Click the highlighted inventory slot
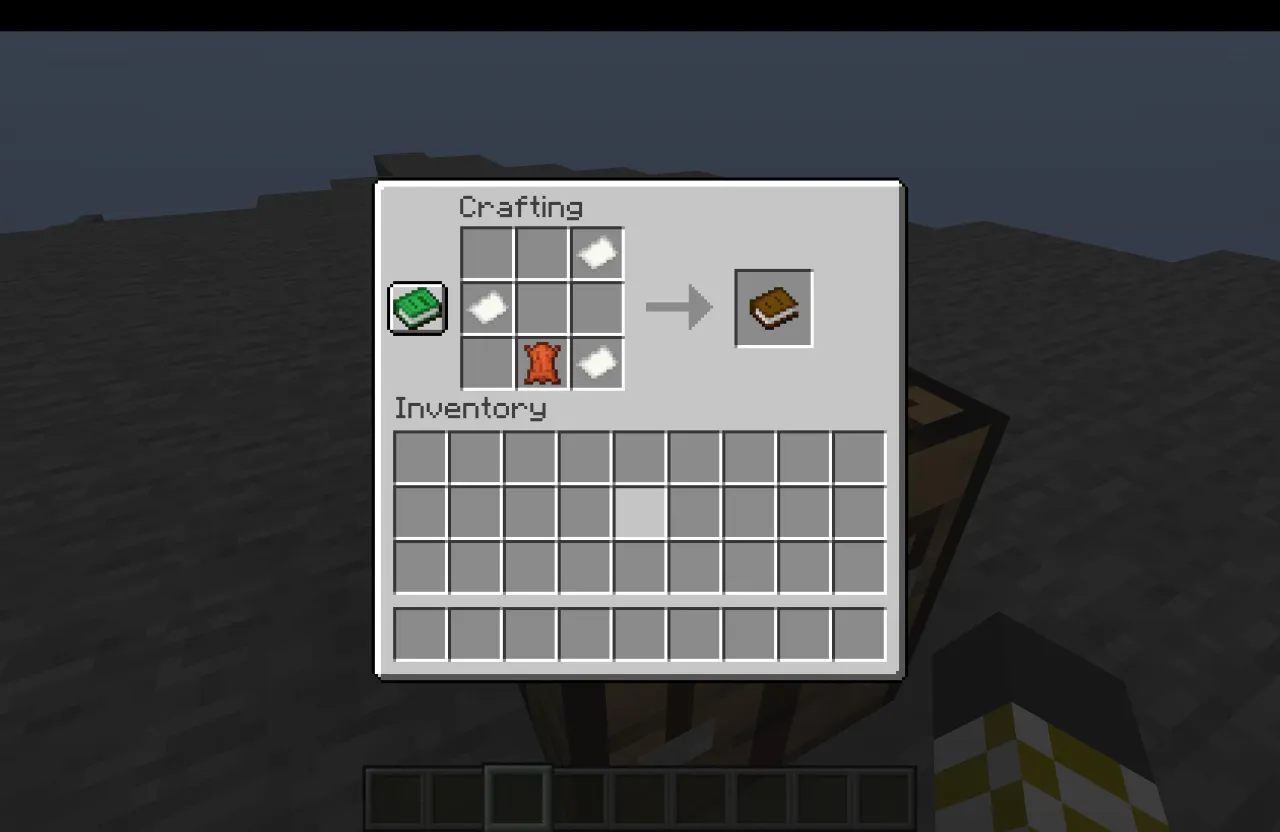The image size is (1280, 832). point(640,512)
